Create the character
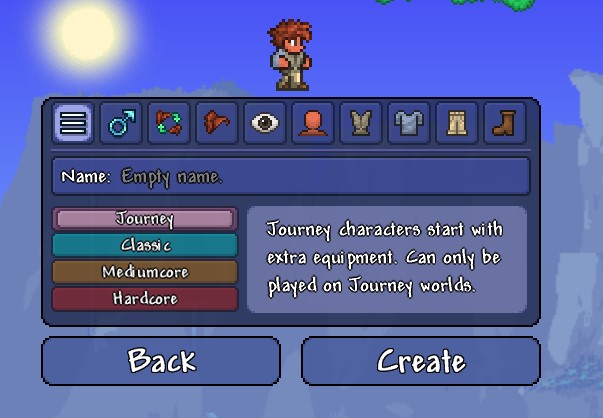Viewport: 603px width, 418px height. (x=420, y=360)
